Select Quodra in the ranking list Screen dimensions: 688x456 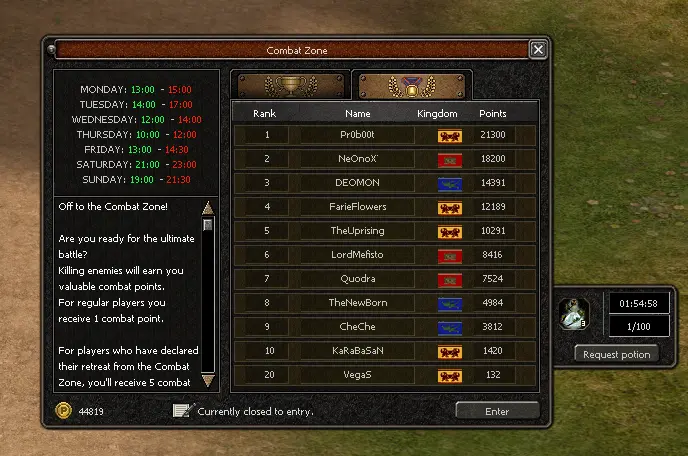[x=358, y=279]
